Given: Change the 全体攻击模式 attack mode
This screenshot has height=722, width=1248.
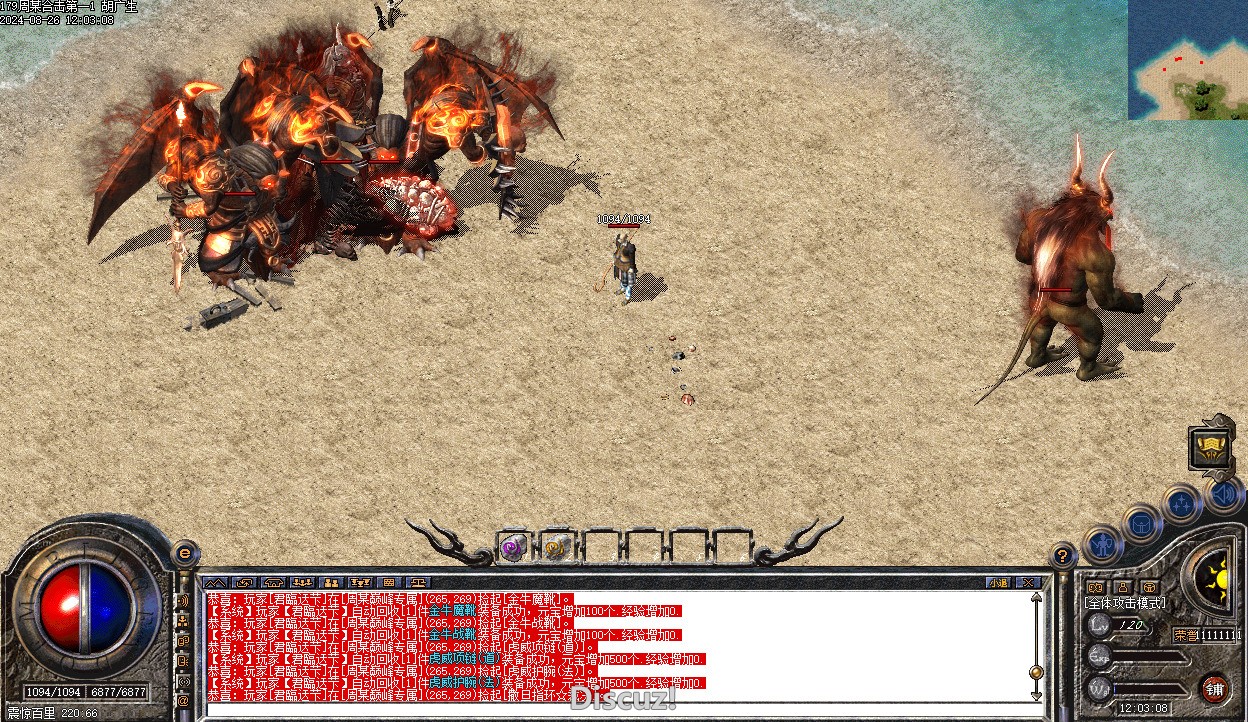Looking at the screenshot, I should pos(1126,604).
